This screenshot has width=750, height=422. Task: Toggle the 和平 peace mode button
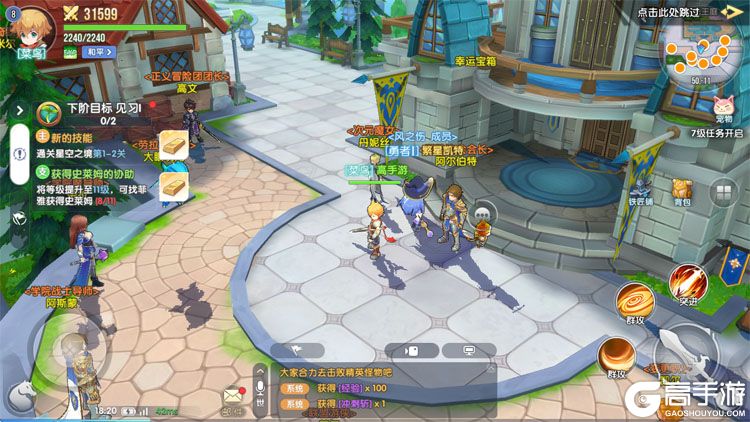tap(96, 49)
